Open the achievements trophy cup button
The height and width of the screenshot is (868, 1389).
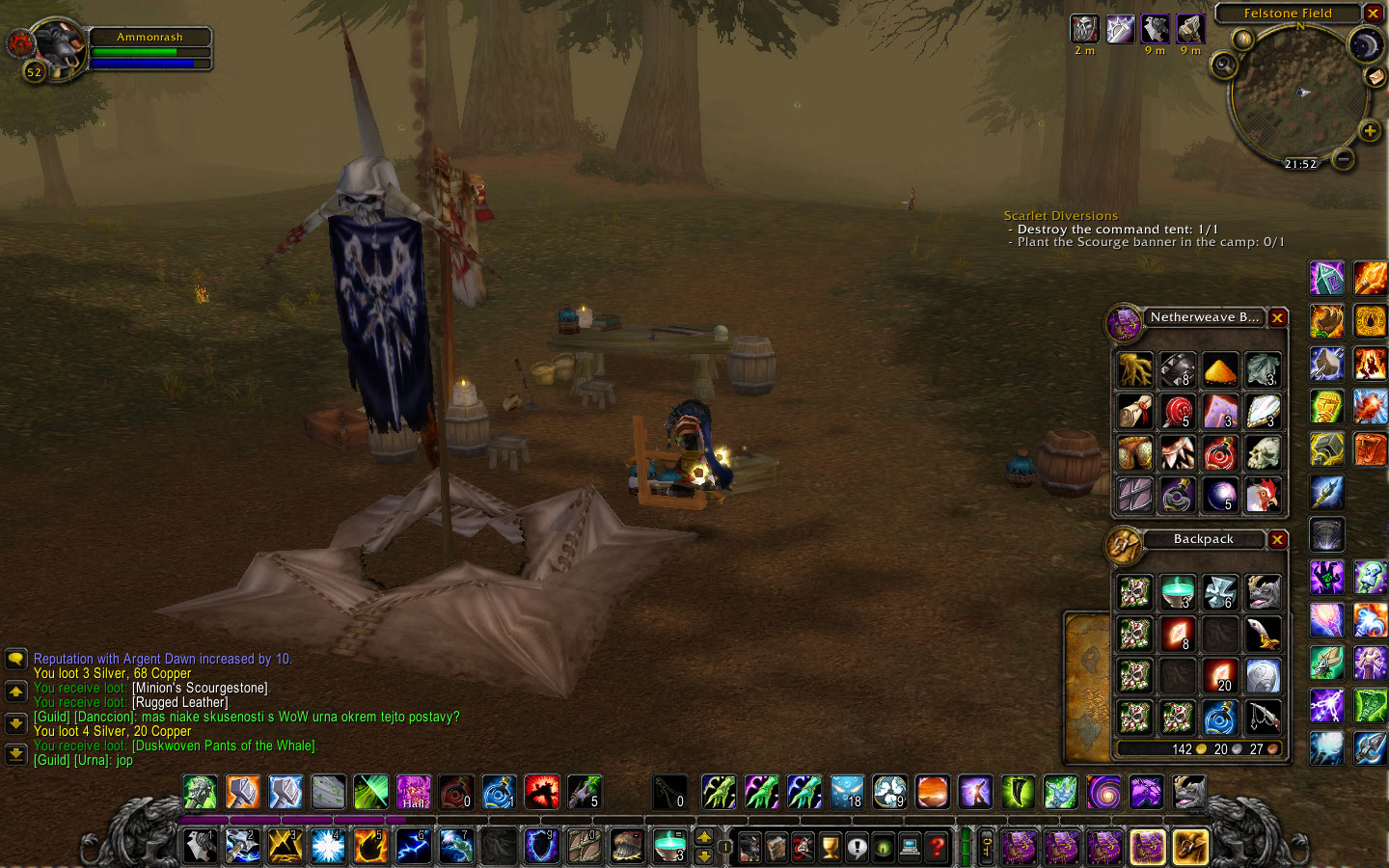[830, 847]
